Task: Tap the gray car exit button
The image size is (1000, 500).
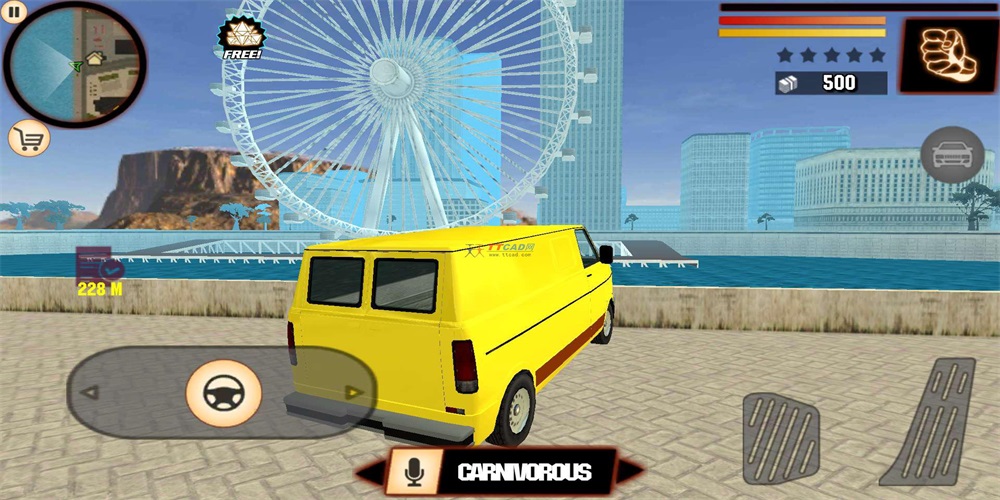Action: point(951,155)
